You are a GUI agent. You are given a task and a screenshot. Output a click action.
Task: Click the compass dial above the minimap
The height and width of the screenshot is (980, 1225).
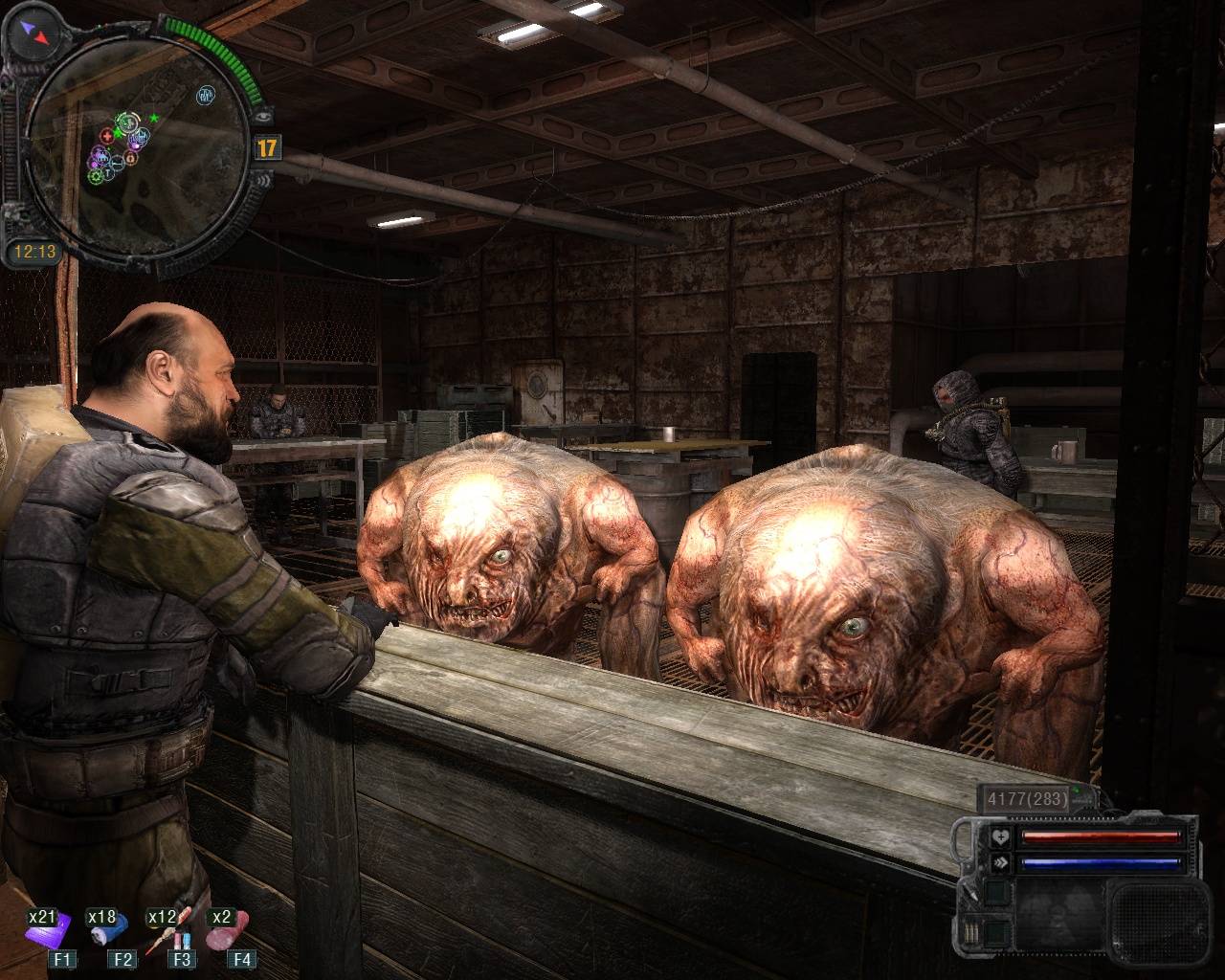tap(35, 33)
